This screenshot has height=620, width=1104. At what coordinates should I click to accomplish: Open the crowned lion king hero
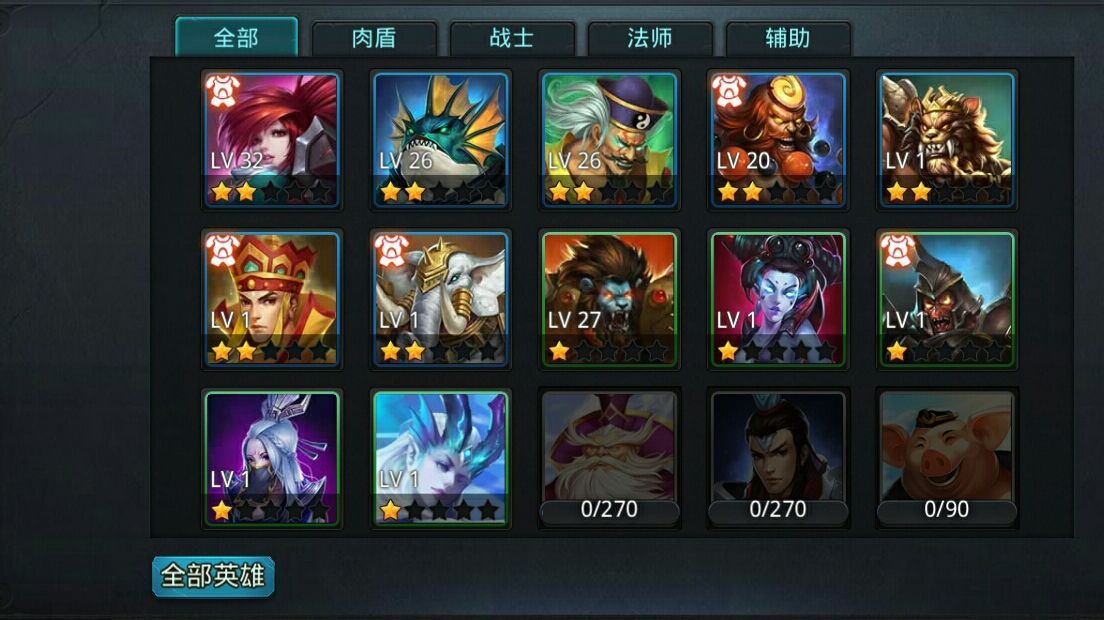tap(947, 139)
